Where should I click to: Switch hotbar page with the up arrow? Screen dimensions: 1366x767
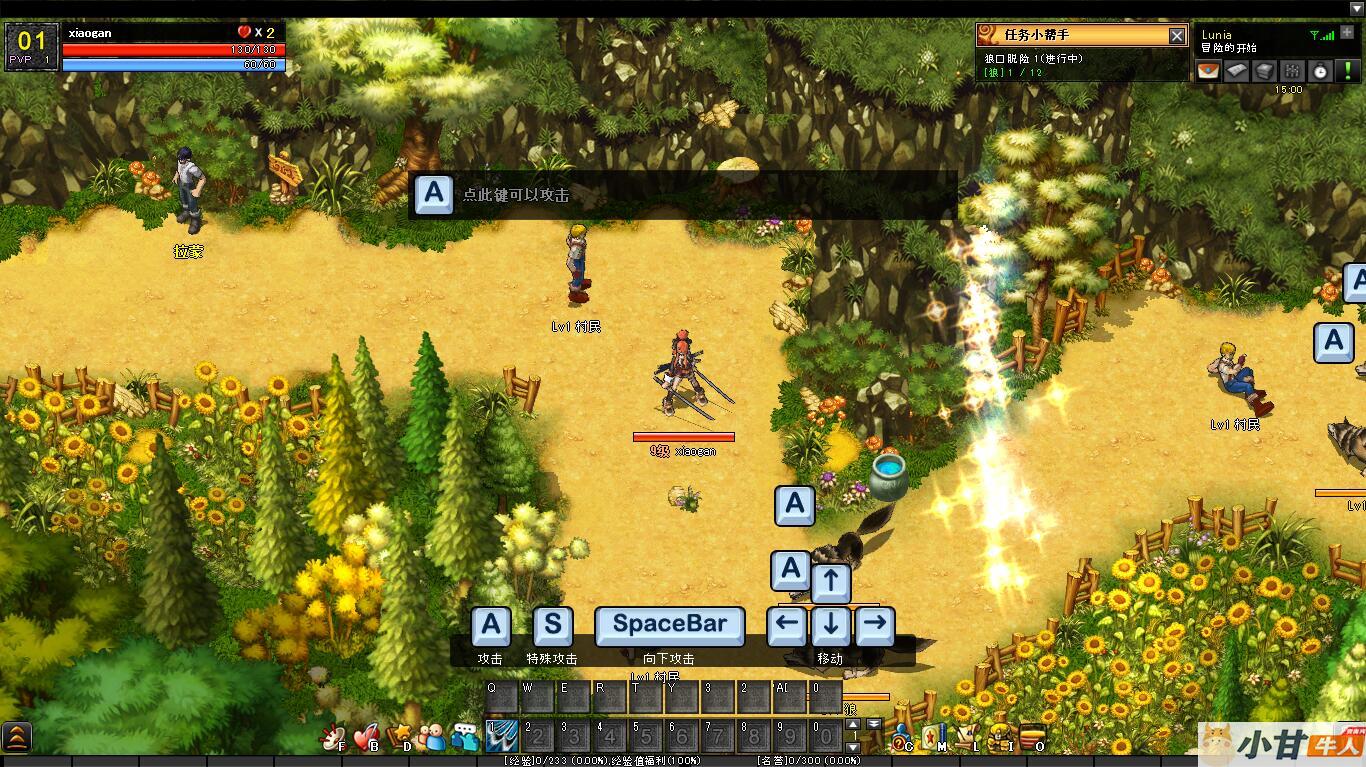coord(852,724)
